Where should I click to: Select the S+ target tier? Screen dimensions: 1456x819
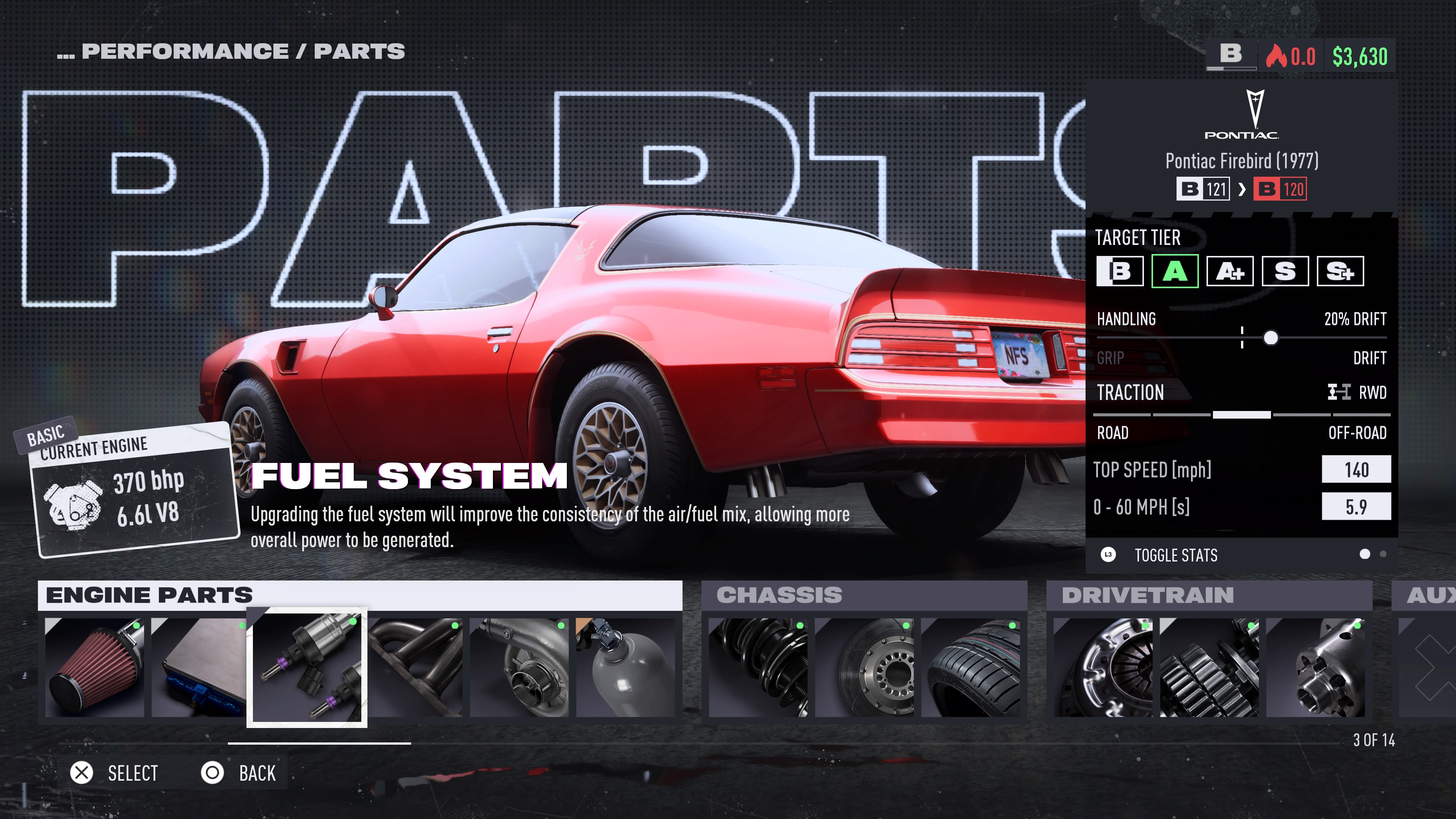[x=1340, y=271]
